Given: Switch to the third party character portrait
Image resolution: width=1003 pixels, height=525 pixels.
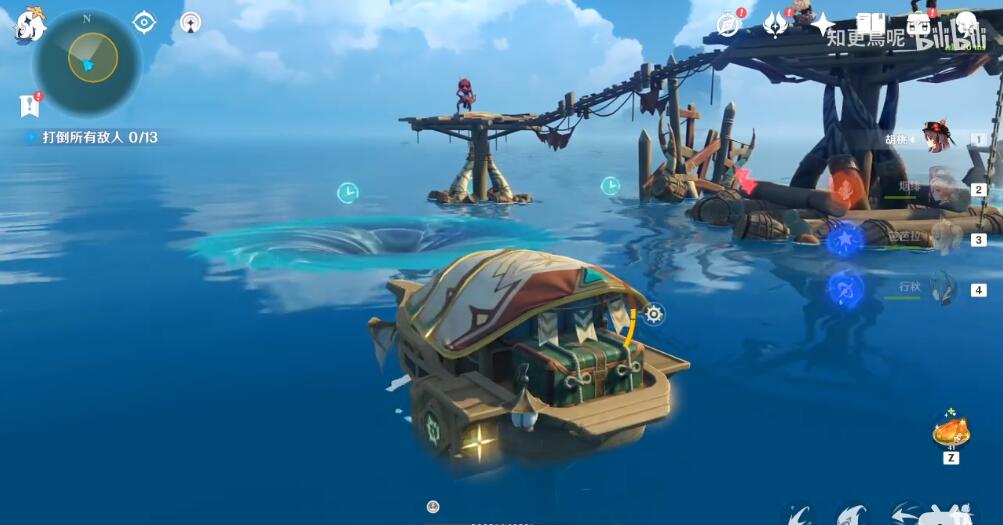Looking at the screenshot, I should coord(943,238).
